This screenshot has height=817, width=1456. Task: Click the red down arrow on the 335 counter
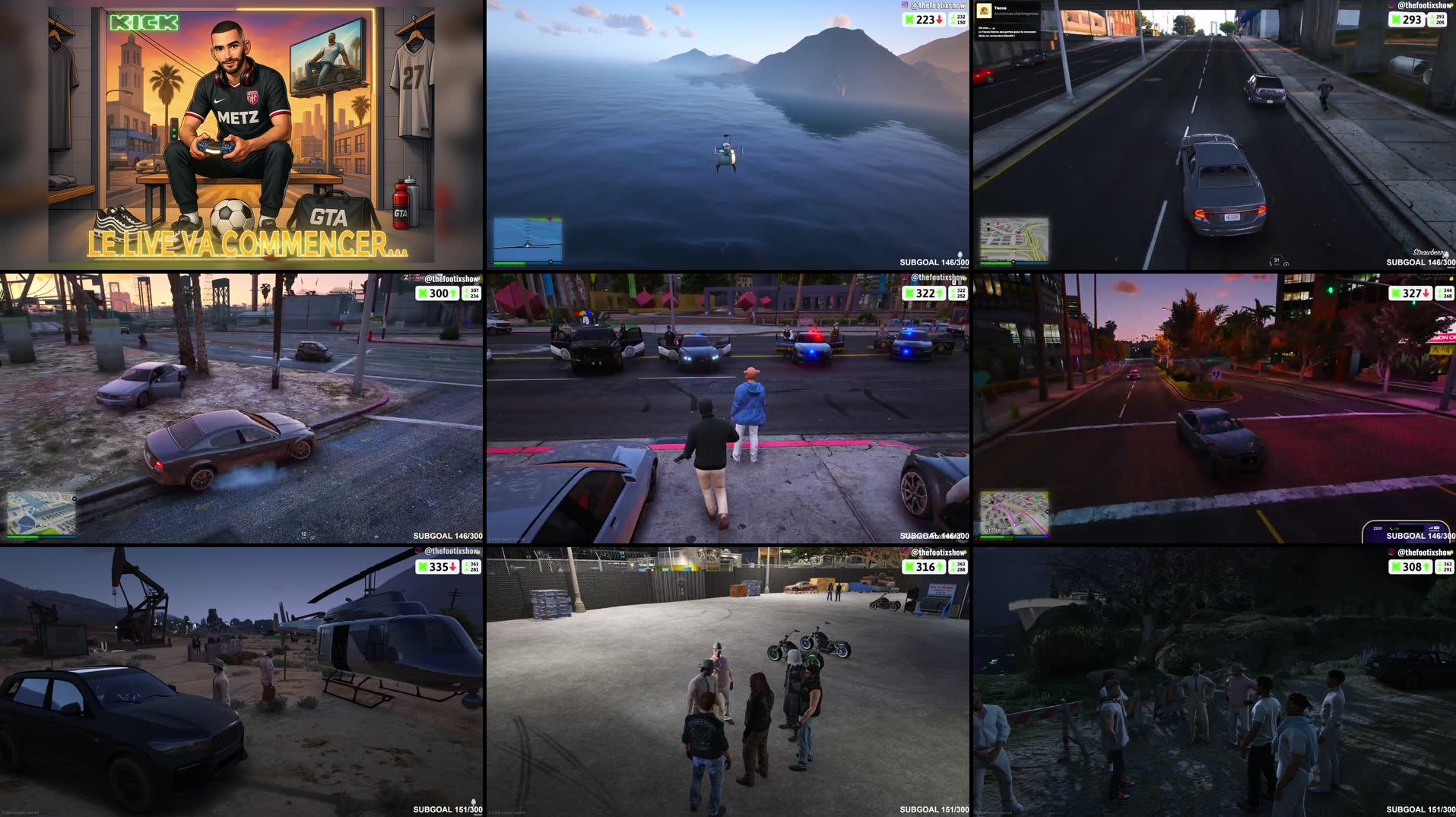[453, 567]
